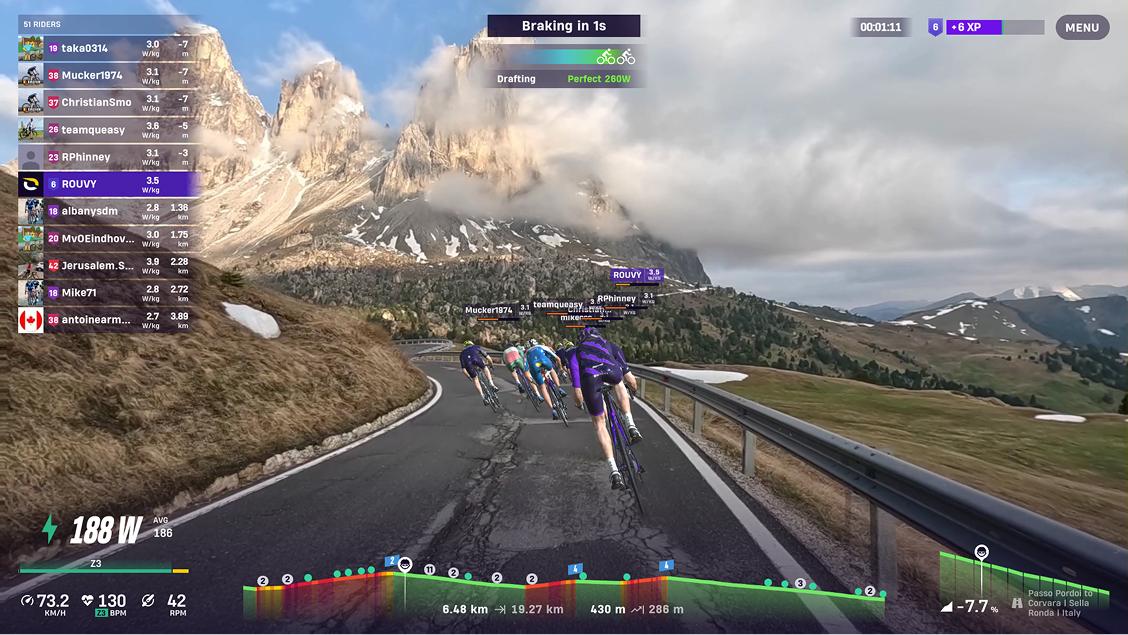Open the MENU button
The image size is (1128, 635).
1082,27
